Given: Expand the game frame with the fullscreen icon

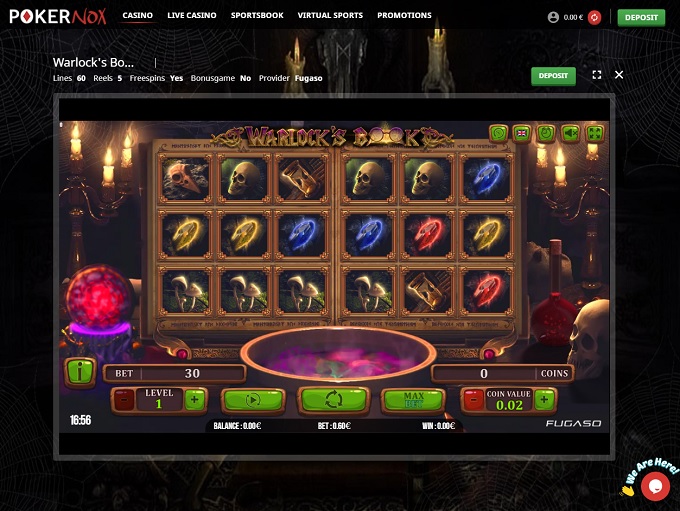Looking at the screenshot, I should [597, 75].
